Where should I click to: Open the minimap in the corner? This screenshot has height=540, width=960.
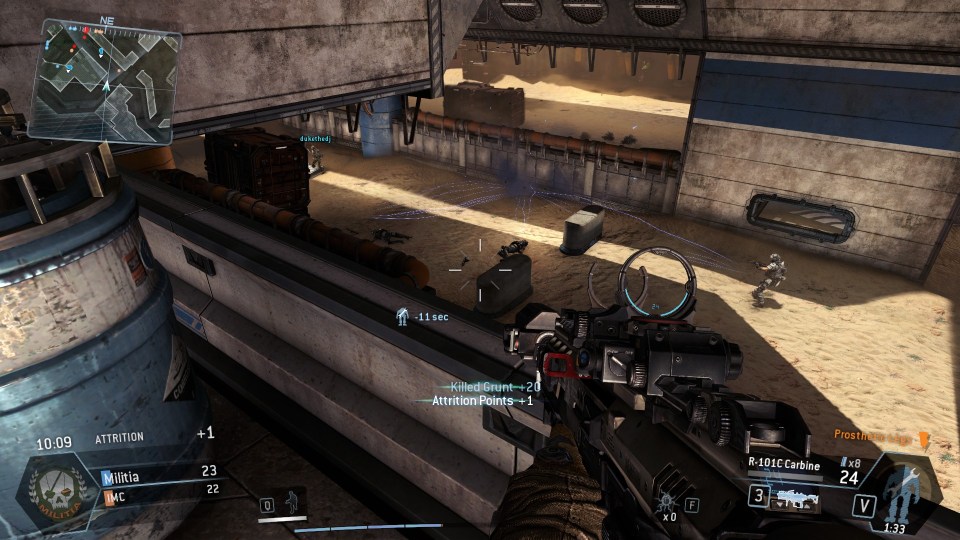tap(104, 80)
